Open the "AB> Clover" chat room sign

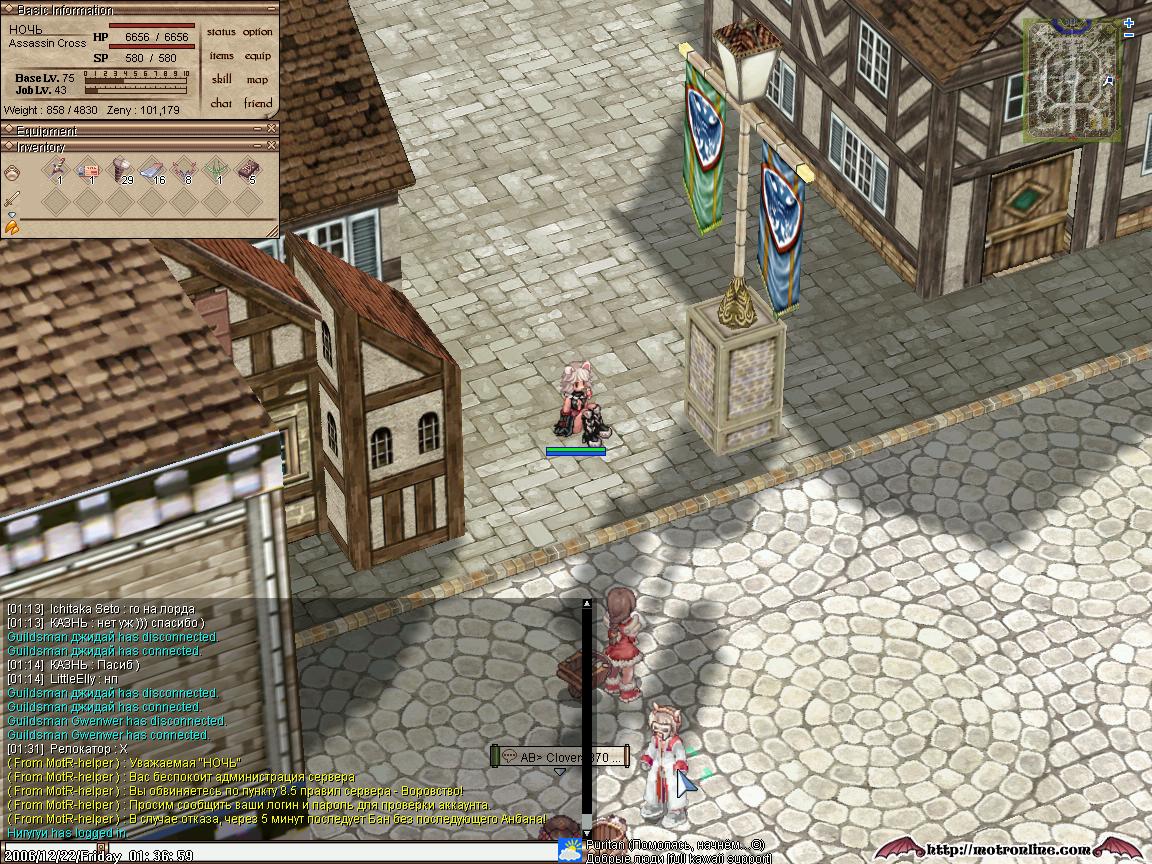pyautogui.click(x=560, y=757)
